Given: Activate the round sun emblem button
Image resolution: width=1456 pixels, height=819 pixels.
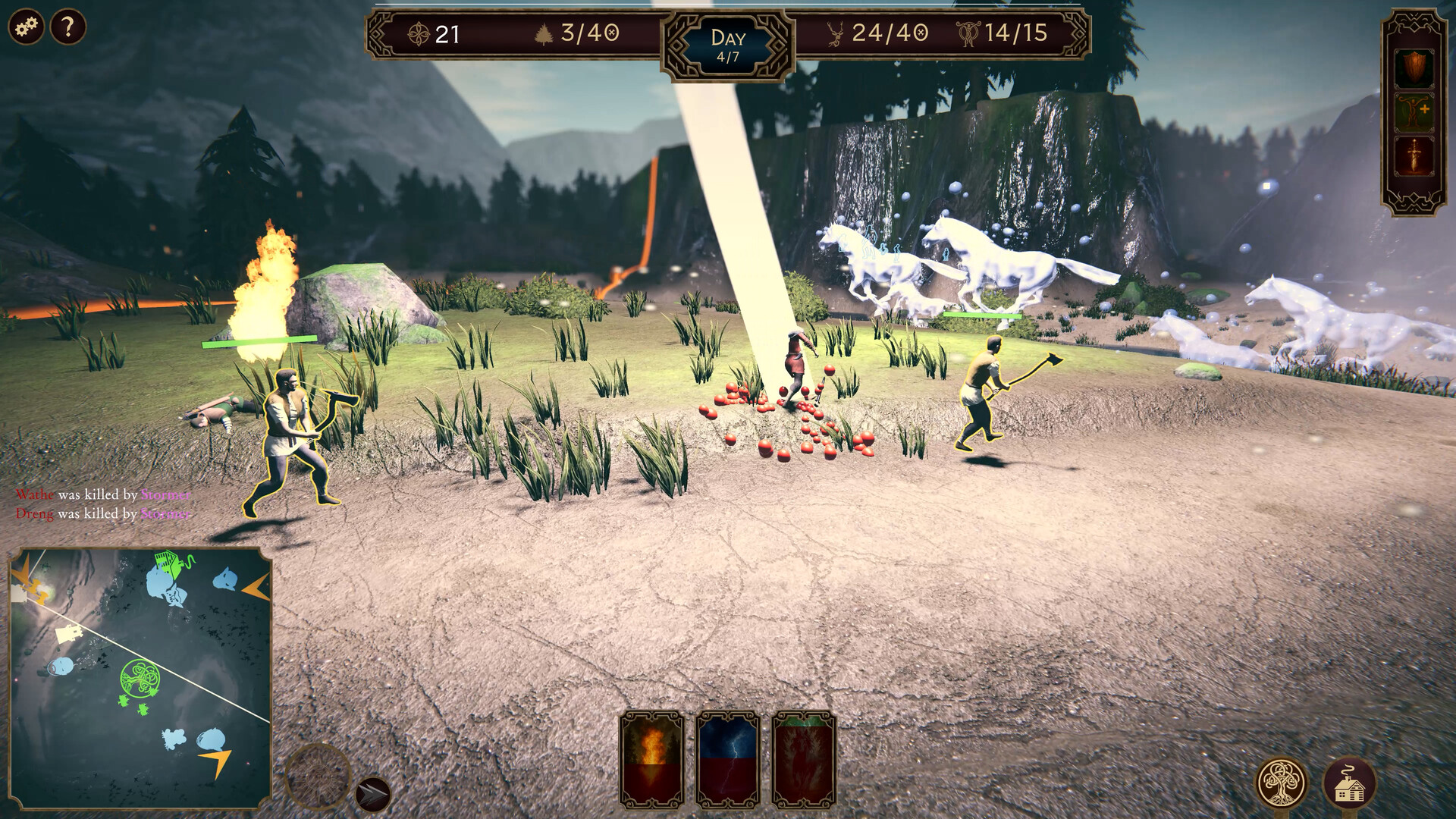Looking at the screenshot, I should 317,775.
